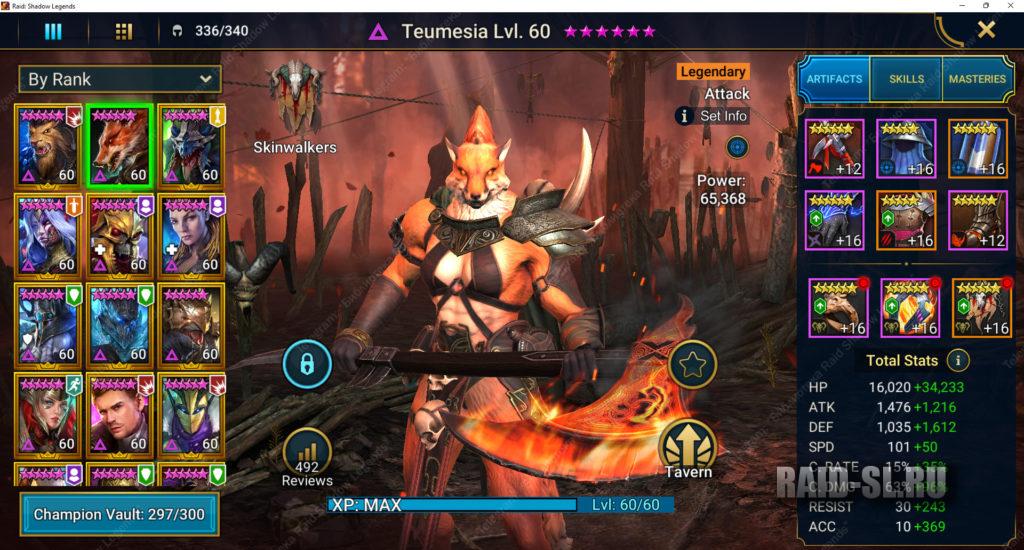Select the Artifacts tab
1024x550 pixels.
tap(834, 79)
